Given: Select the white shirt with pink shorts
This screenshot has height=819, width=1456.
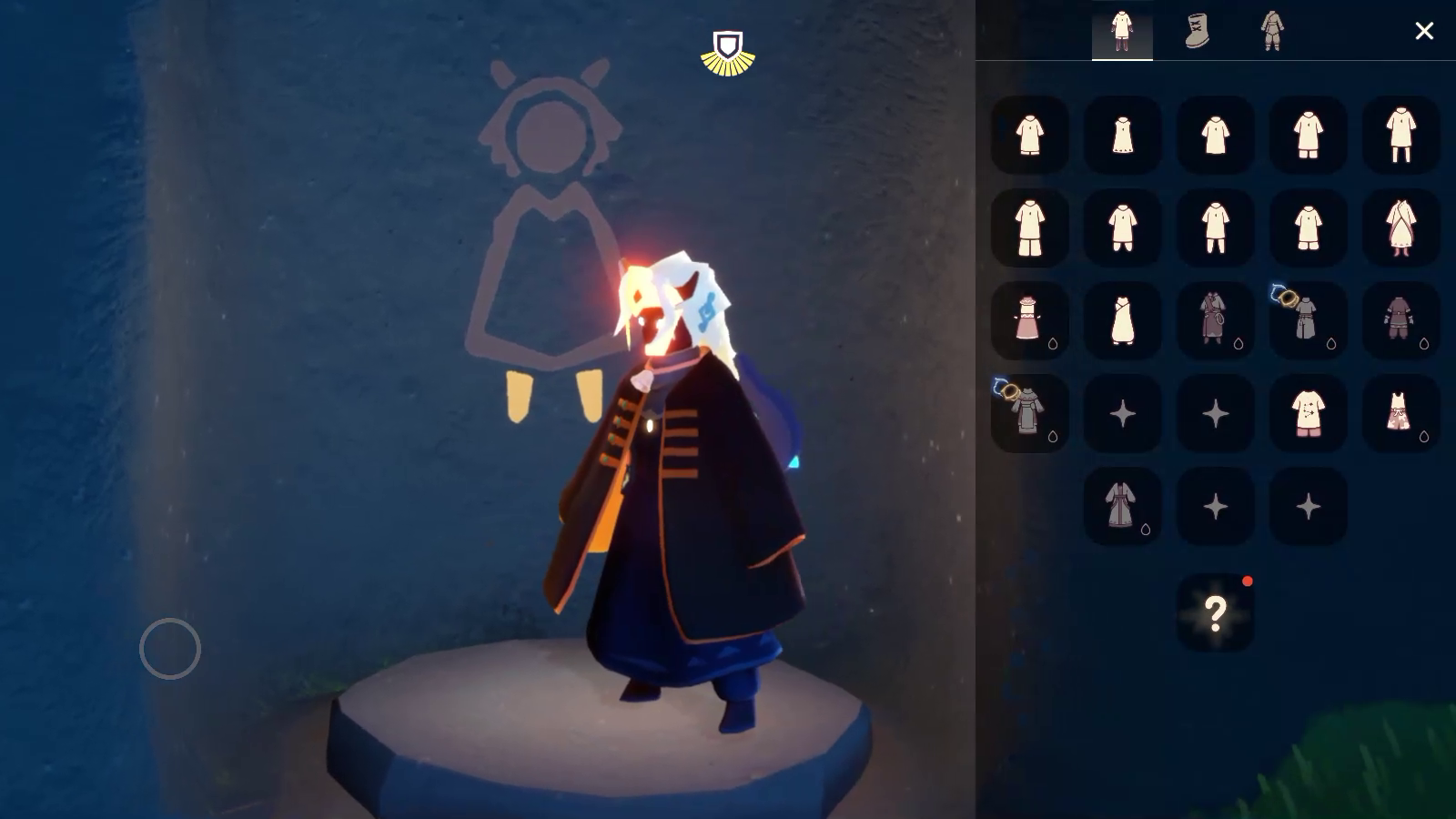Looking at the screenshot, I should (1308, 413).
